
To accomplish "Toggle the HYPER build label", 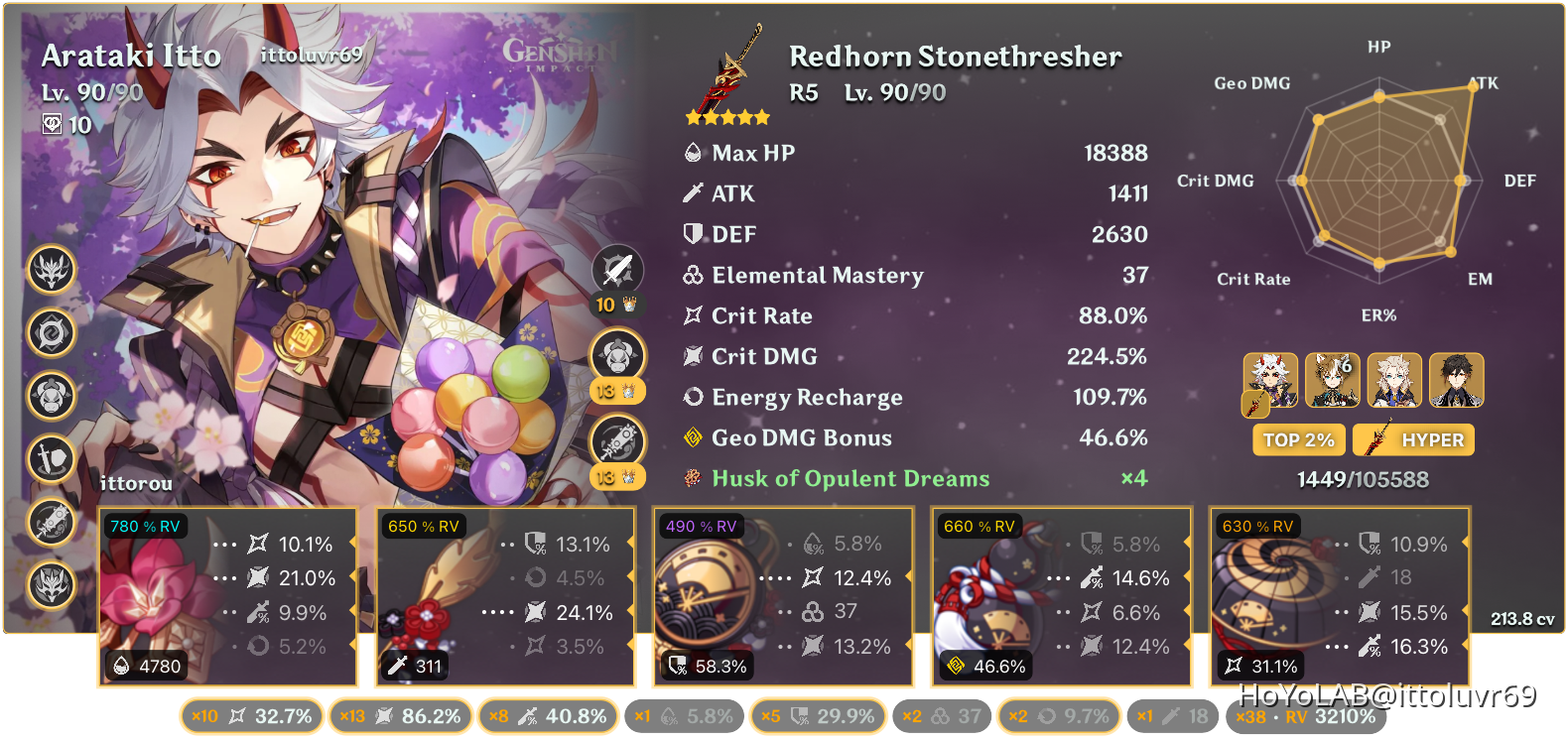I will [1413, 439].
